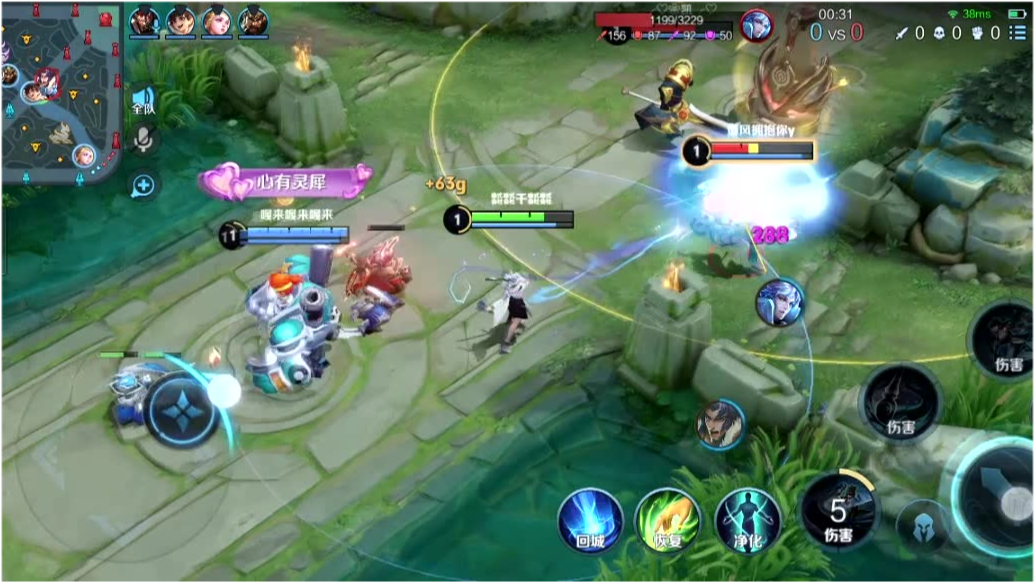Open the quick chat bubble with plus sign

click(x=143, y=185)
